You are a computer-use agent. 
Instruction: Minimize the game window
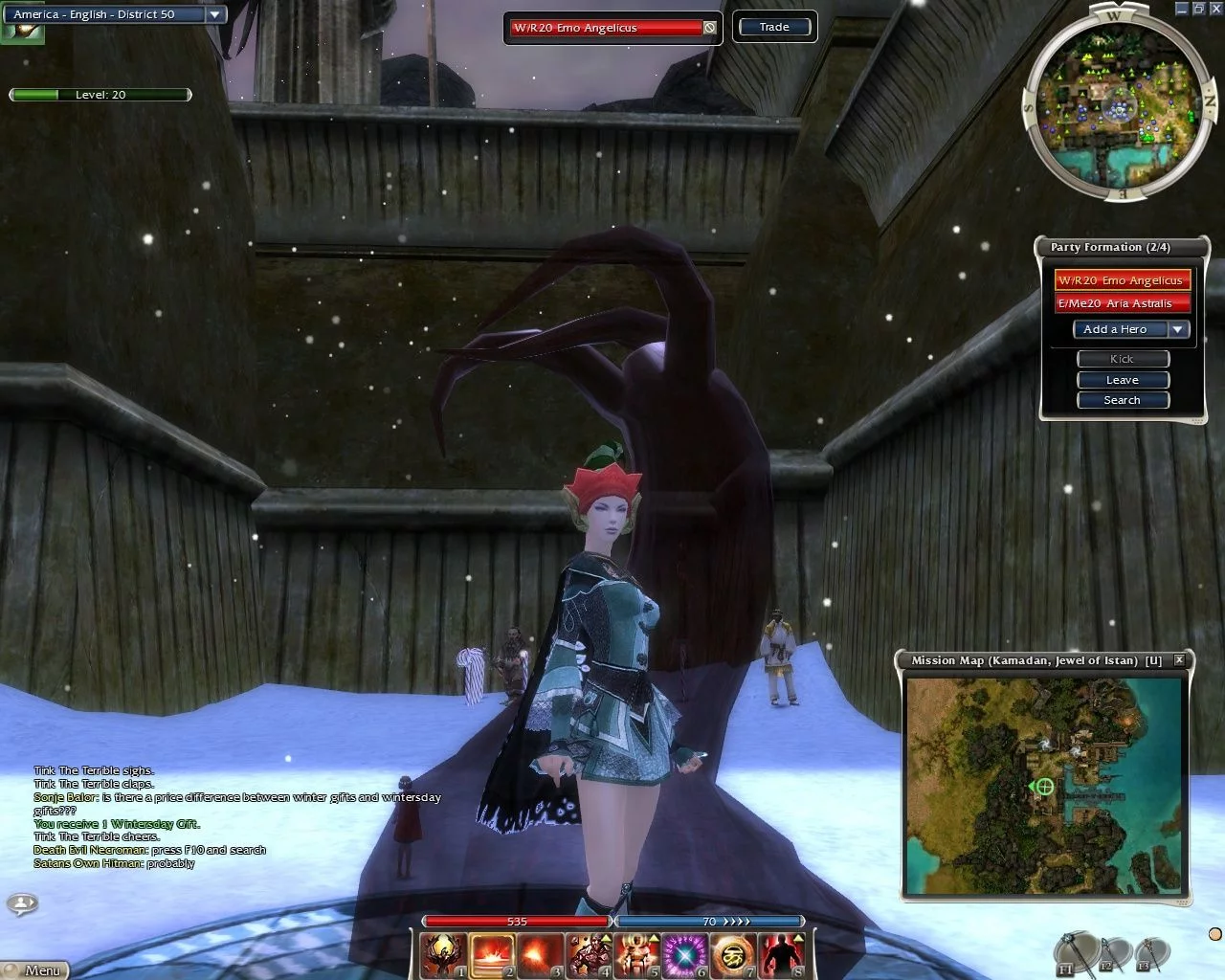pyautogui.click(x=1181, y=9)
